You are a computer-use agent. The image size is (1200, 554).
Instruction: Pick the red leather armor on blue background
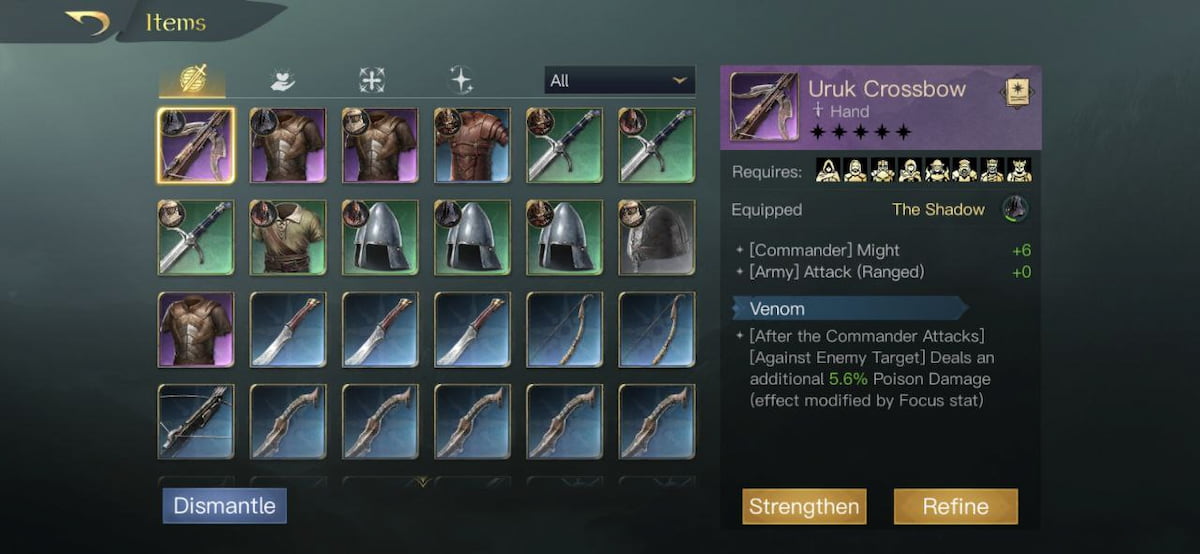pyautogui.click(x=472, y=146)
